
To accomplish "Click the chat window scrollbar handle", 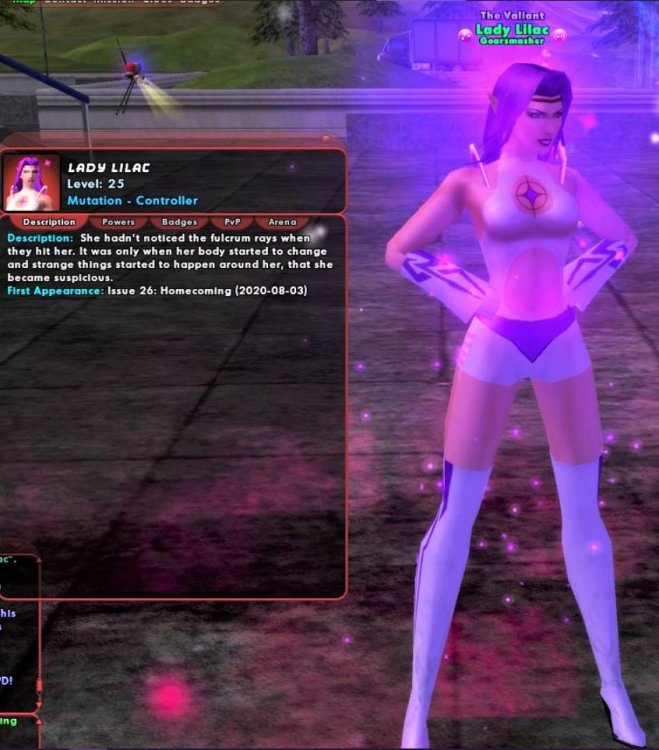I will [39, 686].
